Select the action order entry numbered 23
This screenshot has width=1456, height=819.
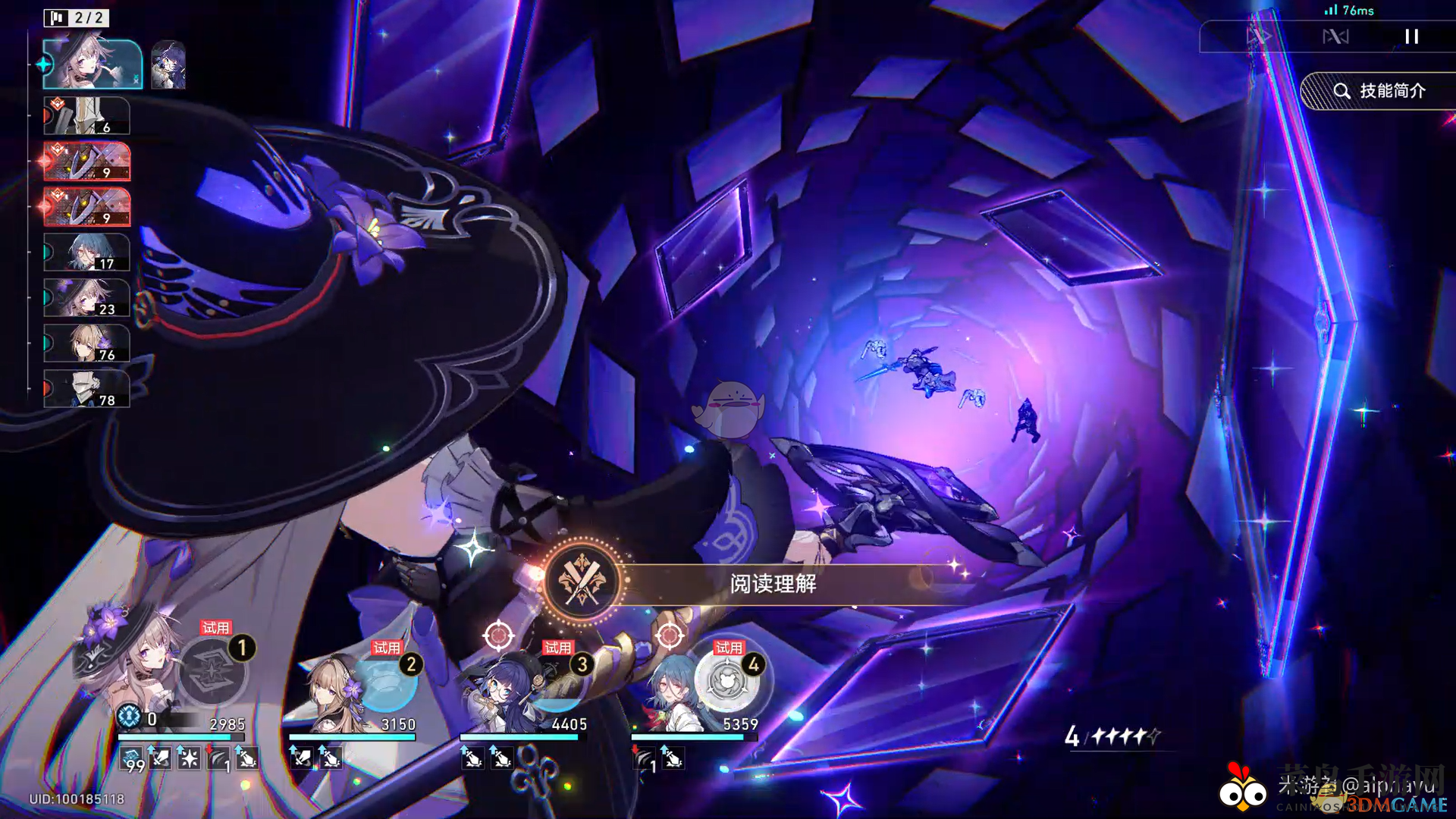coord(86,297)
